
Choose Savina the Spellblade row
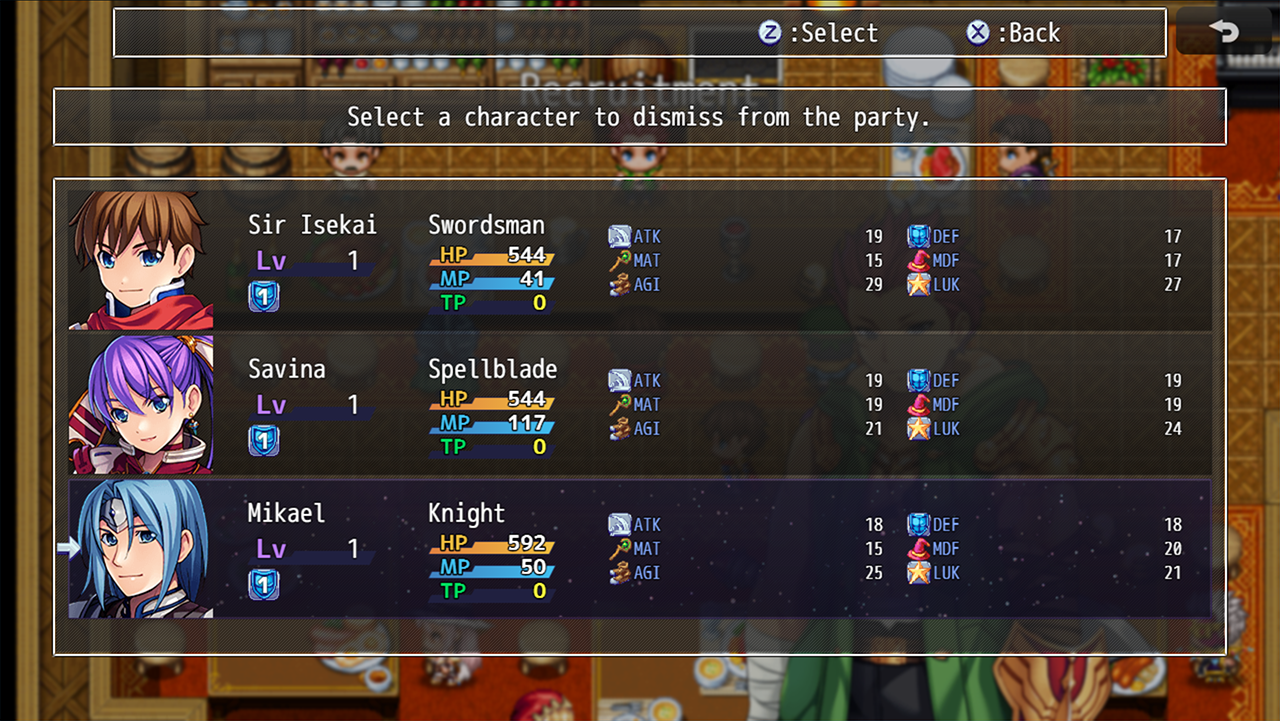click(x=639, y=404)
